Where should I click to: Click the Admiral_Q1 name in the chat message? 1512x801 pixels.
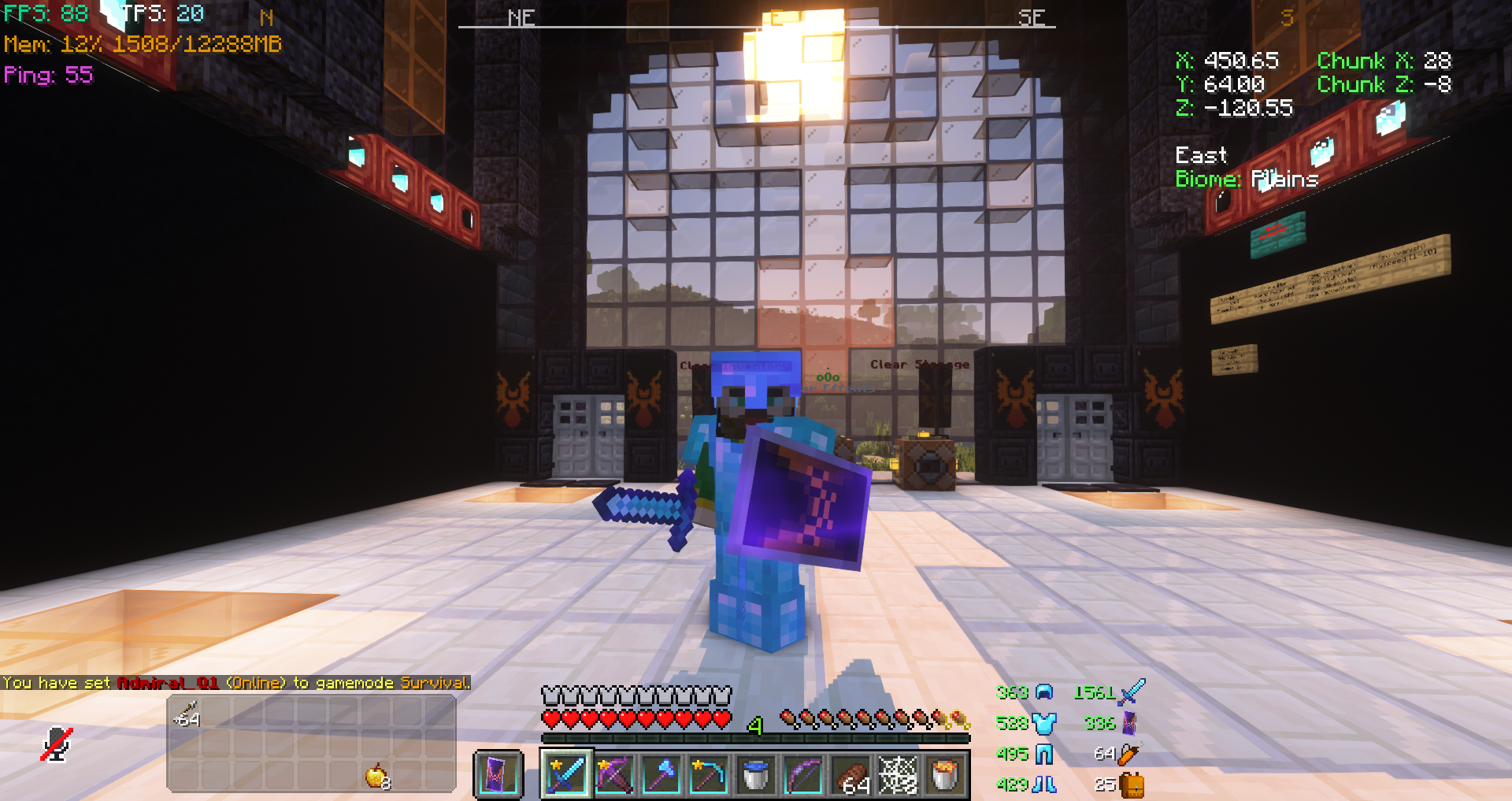click(168, 683)
